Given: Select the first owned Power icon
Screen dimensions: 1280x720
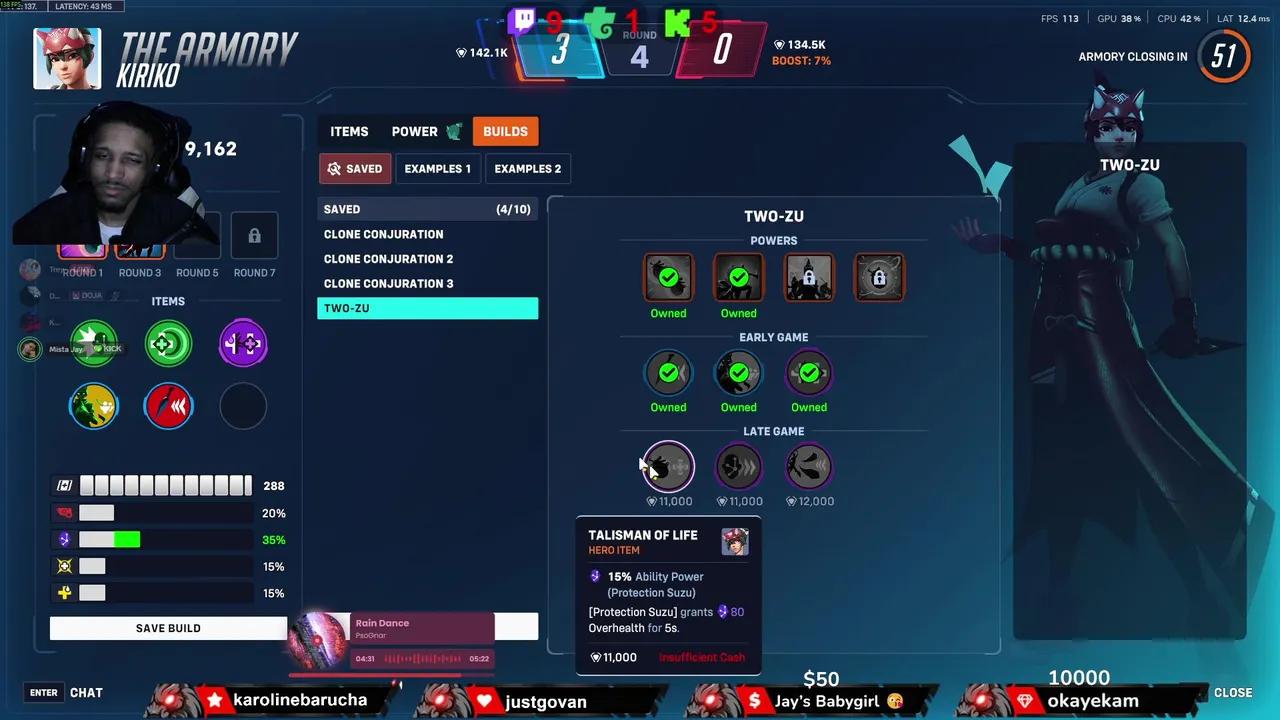Looking at the screenshot, I should pos(668,277).
